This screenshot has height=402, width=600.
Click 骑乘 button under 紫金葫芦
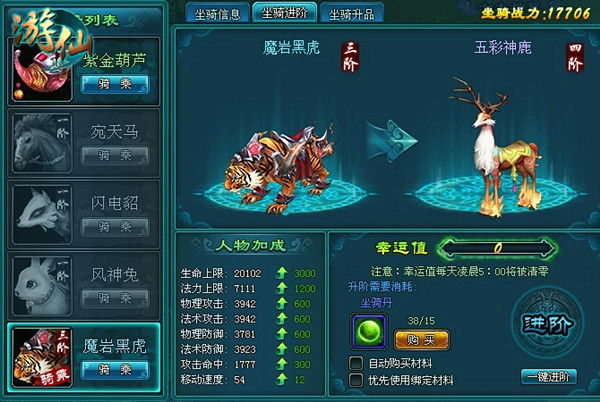pos(116,83)
